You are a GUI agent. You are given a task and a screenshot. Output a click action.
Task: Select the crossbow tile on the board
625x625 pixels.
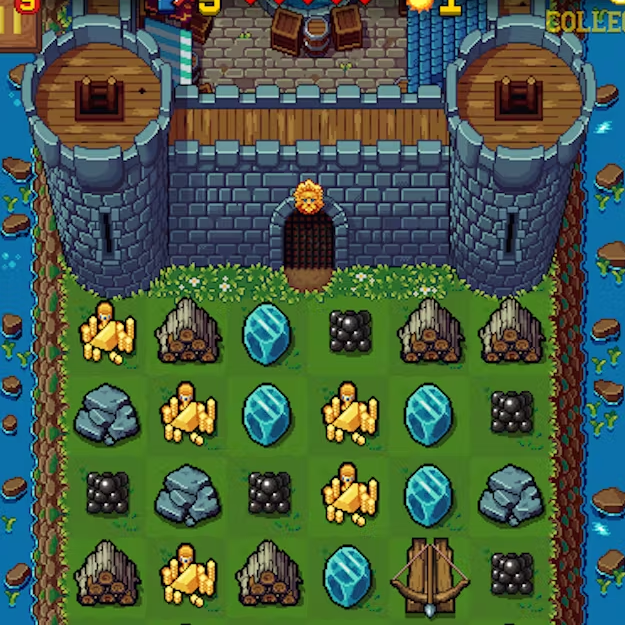pos(428,576)
